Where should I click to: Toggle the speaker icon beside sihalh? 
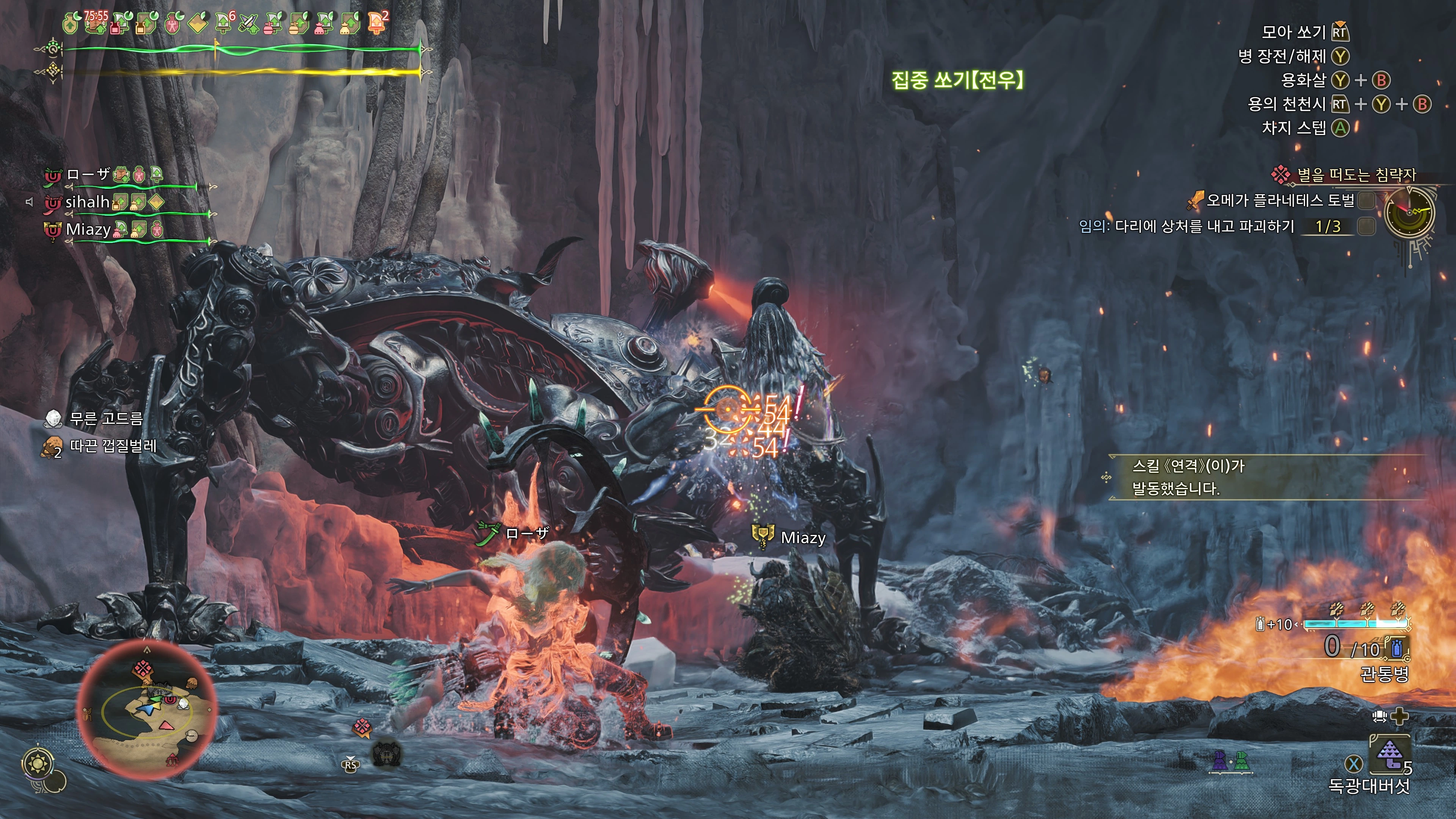click(30, 202)
